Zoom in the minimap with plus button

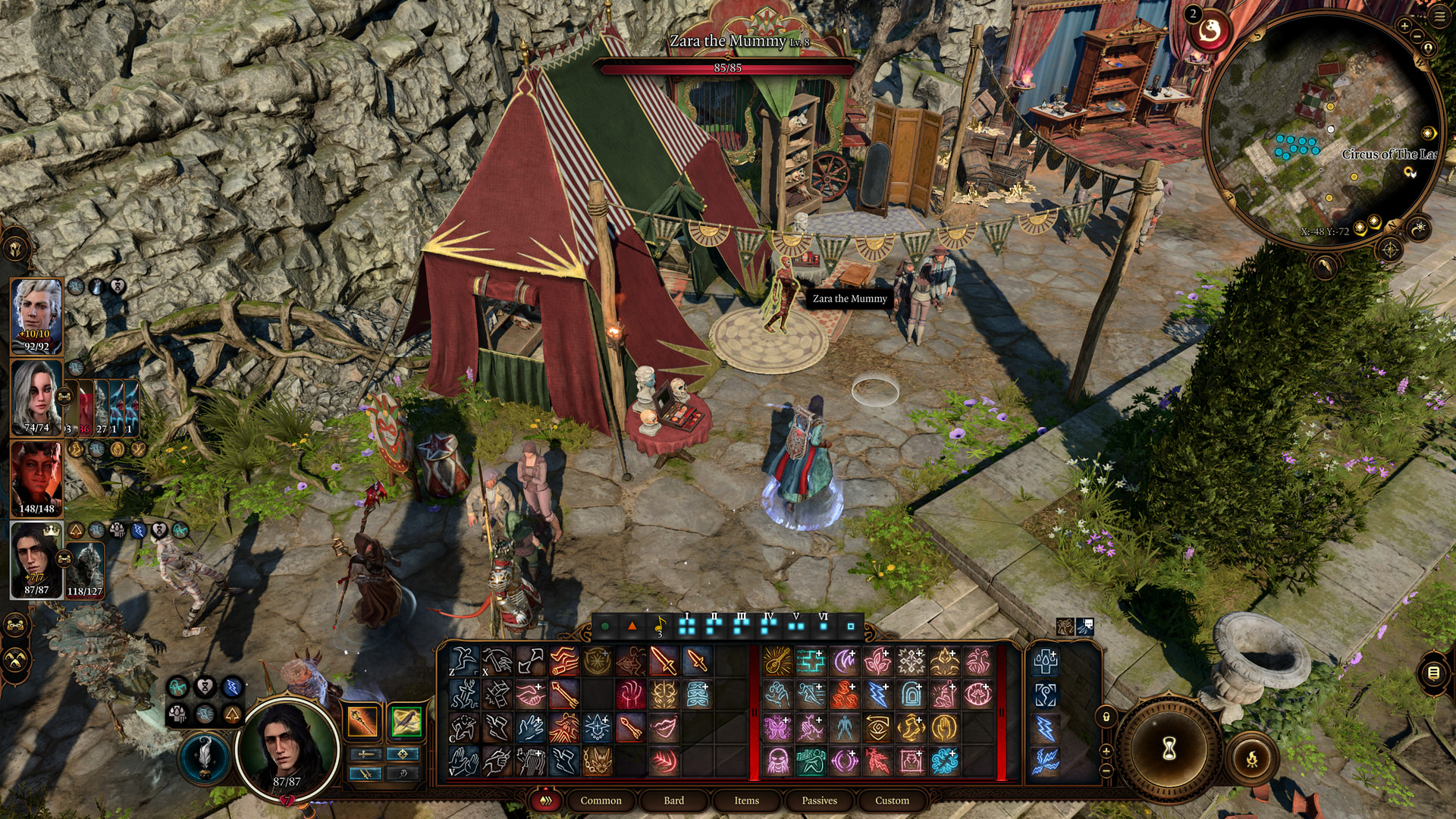pyautogui.click(x=1404, y=26)
